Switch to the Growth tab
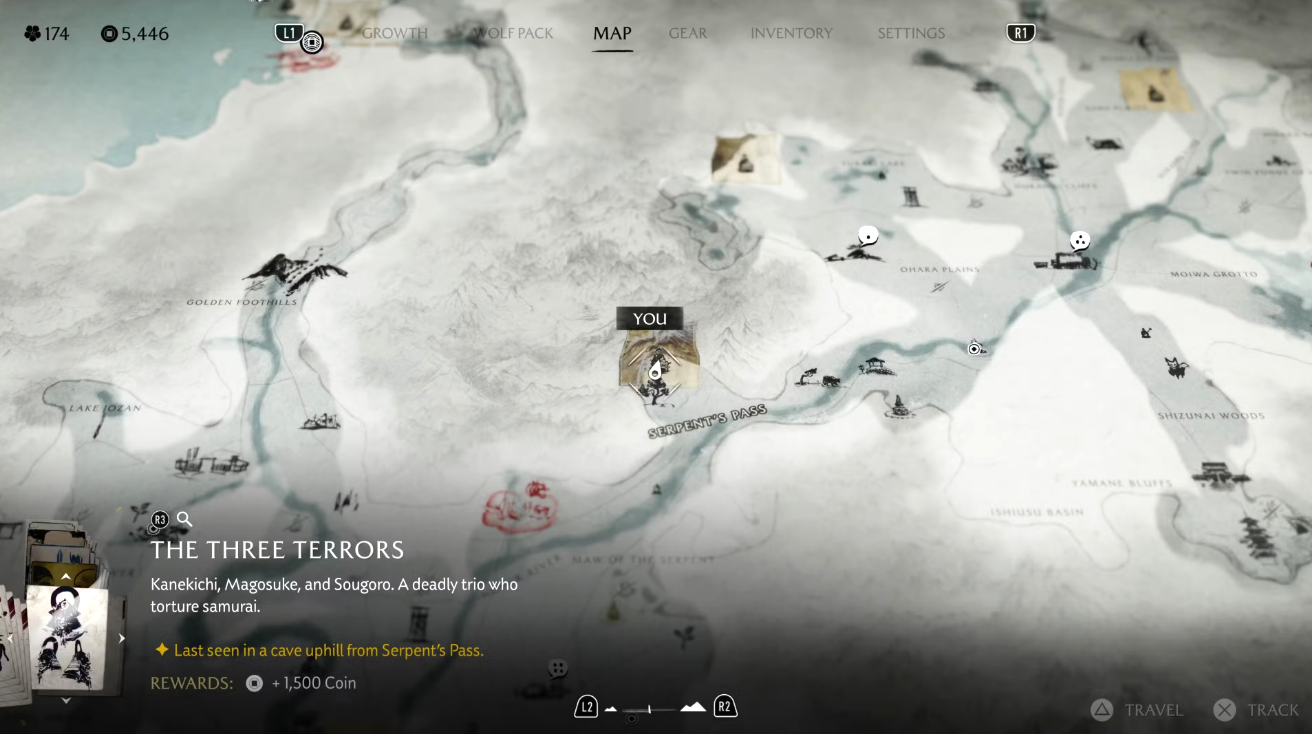This screenshot has height=734, width=1312. tap(394, 33)
